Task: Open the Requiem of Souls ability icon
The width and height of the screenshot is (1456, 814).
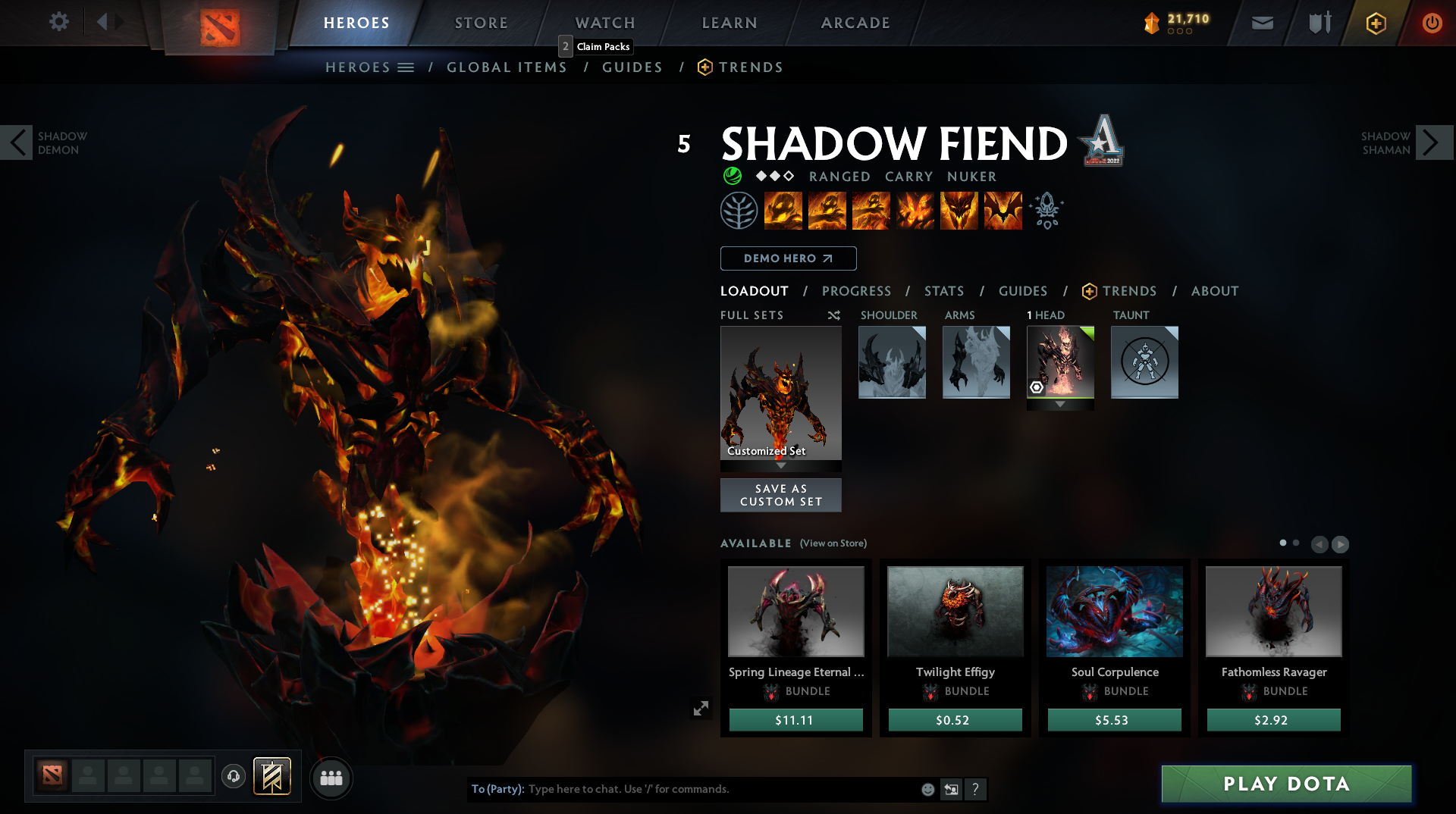Action: click(1003, 210)
